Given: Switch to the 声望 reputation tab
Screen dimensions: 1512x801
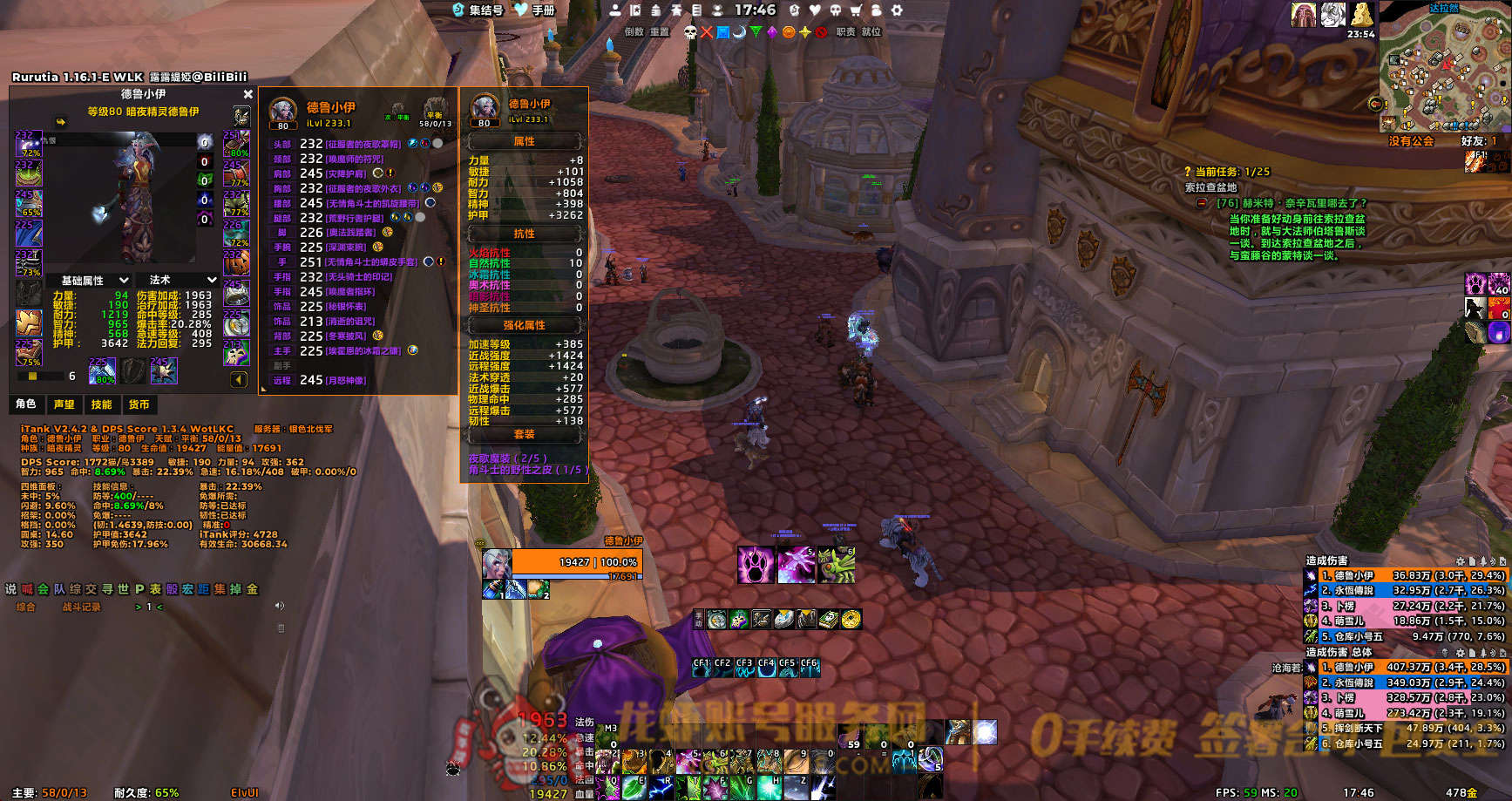Looking at the screenshot, I should tap(64, 404).
